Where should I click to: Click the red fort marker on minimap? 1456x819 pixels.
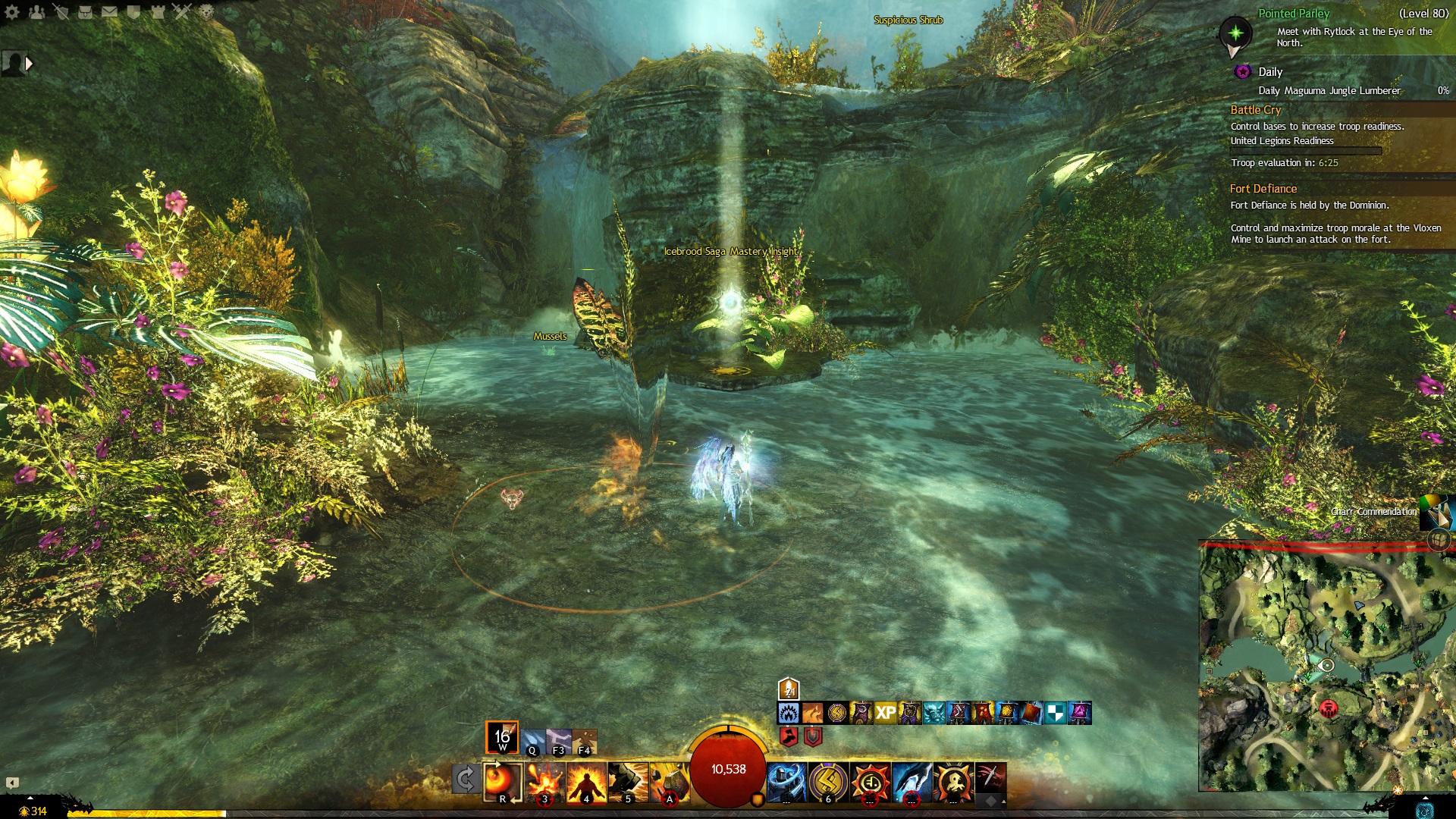(1328, 708)
